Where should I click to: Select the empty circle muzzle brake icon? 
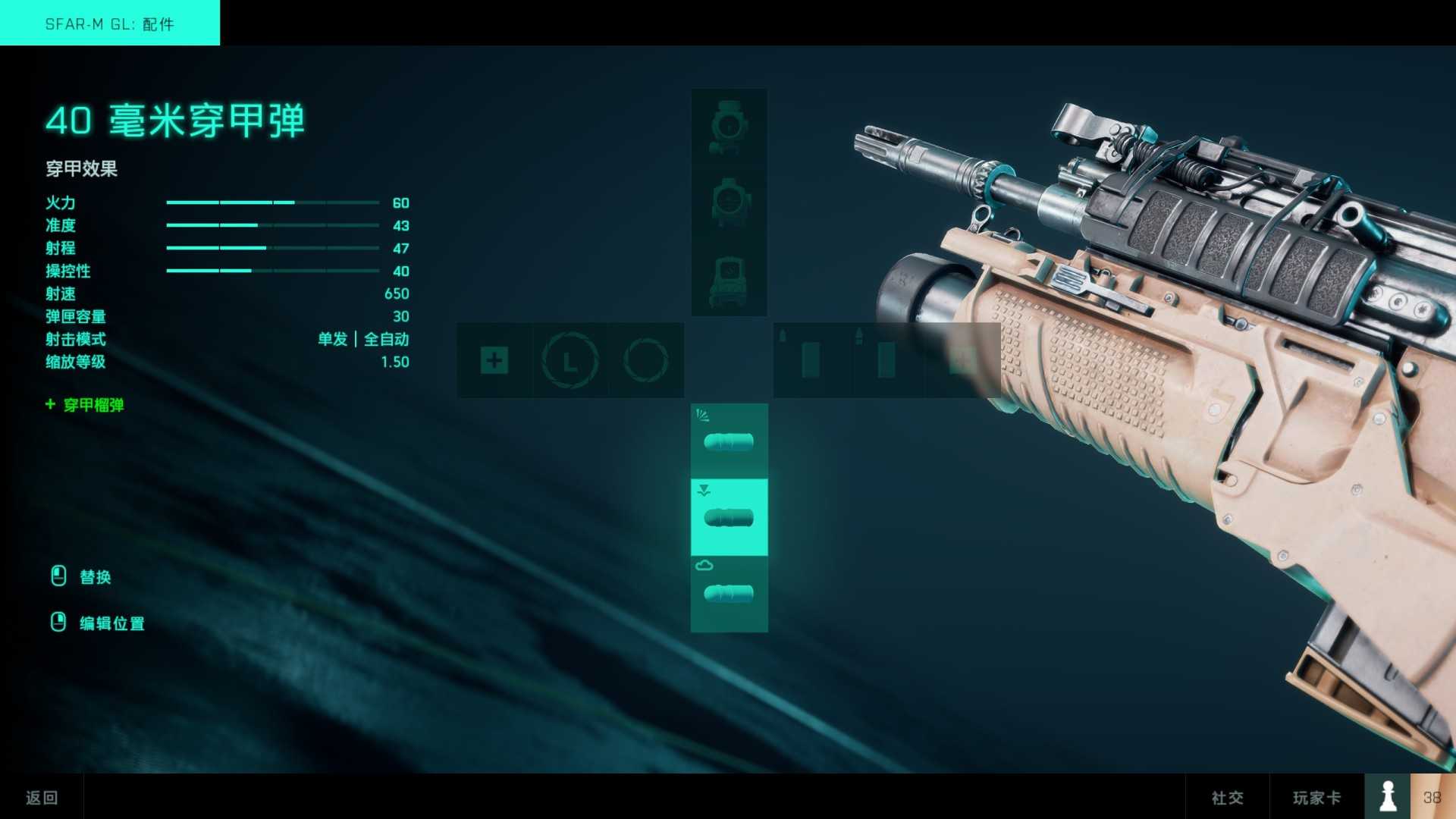645,361
